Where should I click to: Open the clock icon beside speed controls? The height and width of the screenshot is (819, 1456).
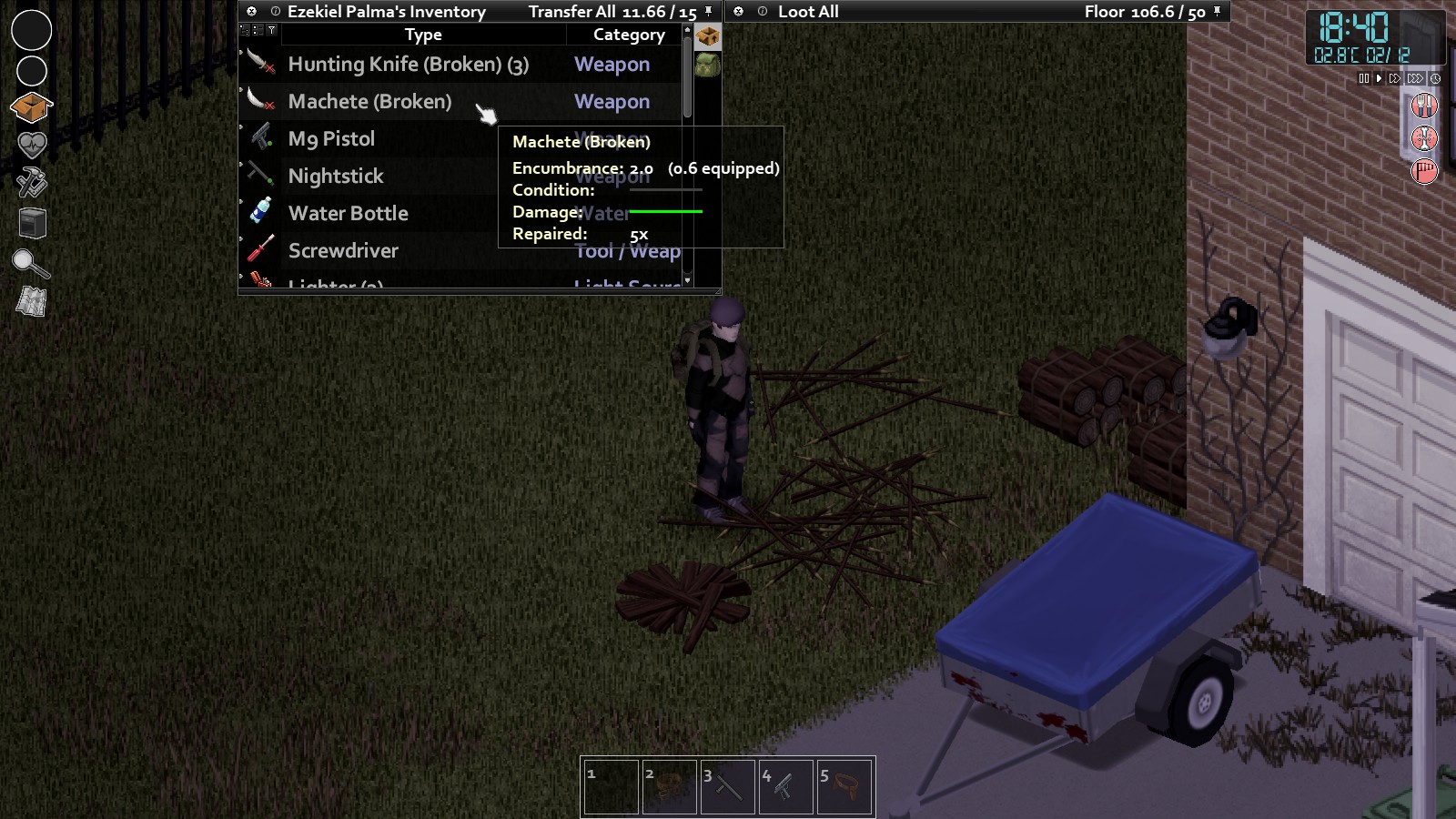(x=1436, y=78)
